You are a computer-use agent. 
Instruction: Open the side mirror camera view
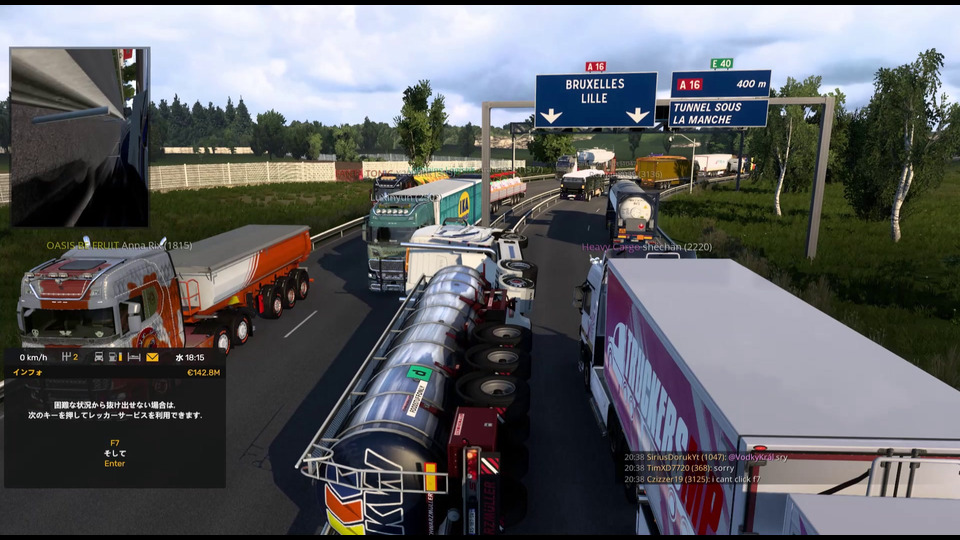click(x=79, y=137)
